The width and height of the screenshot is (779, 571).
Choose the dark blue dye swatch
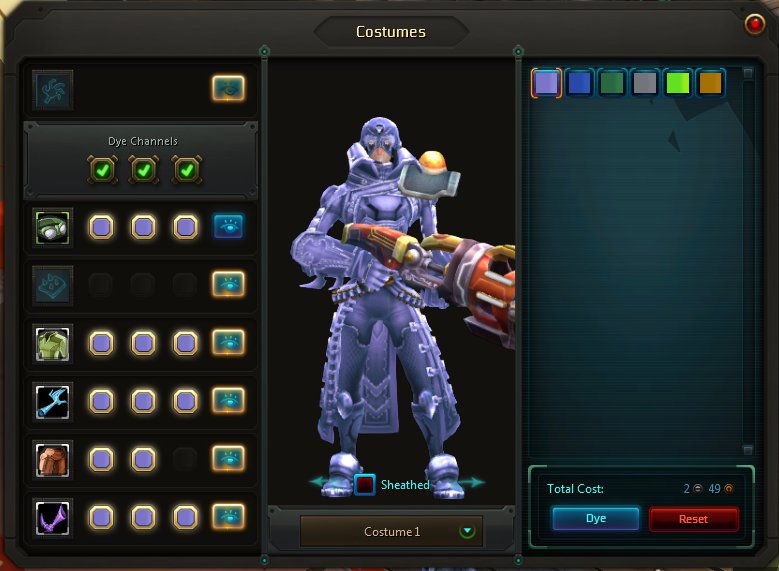(579, 83)
